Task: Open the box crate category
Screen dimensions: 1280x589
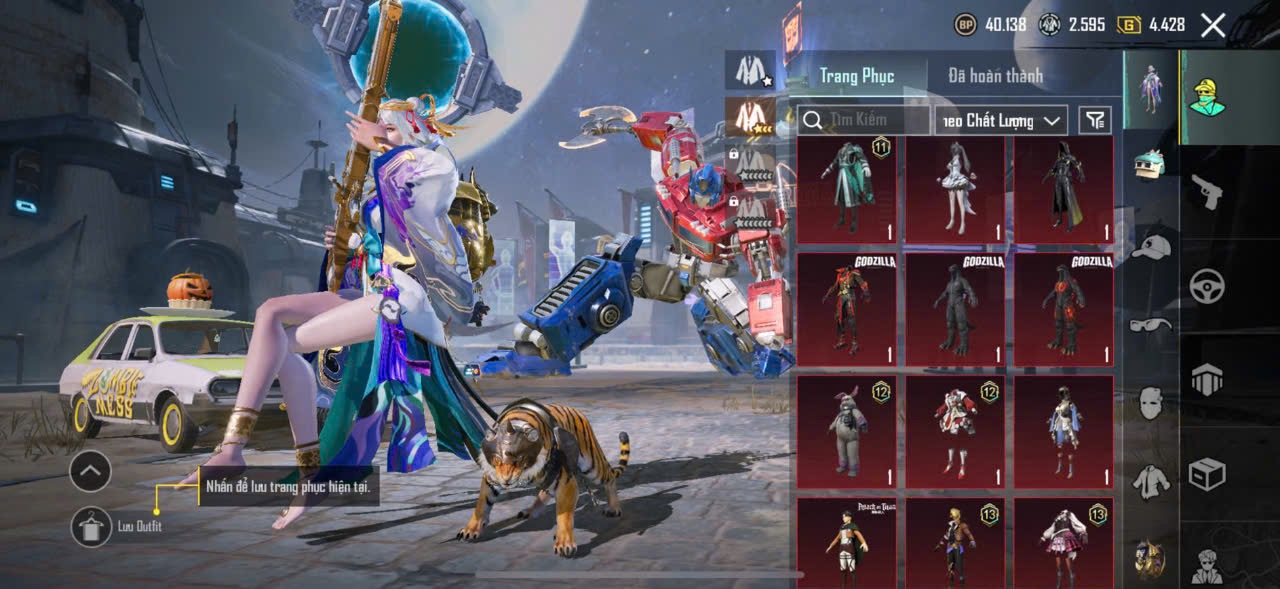Action: tap(1207, 474)
